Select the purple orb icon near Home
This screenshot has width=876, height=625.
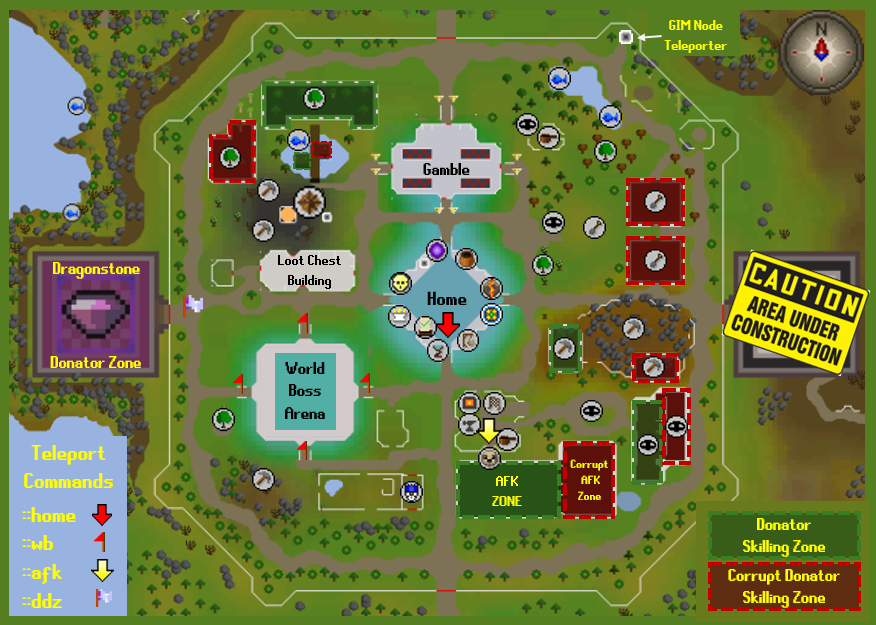(x=437, y=250)
